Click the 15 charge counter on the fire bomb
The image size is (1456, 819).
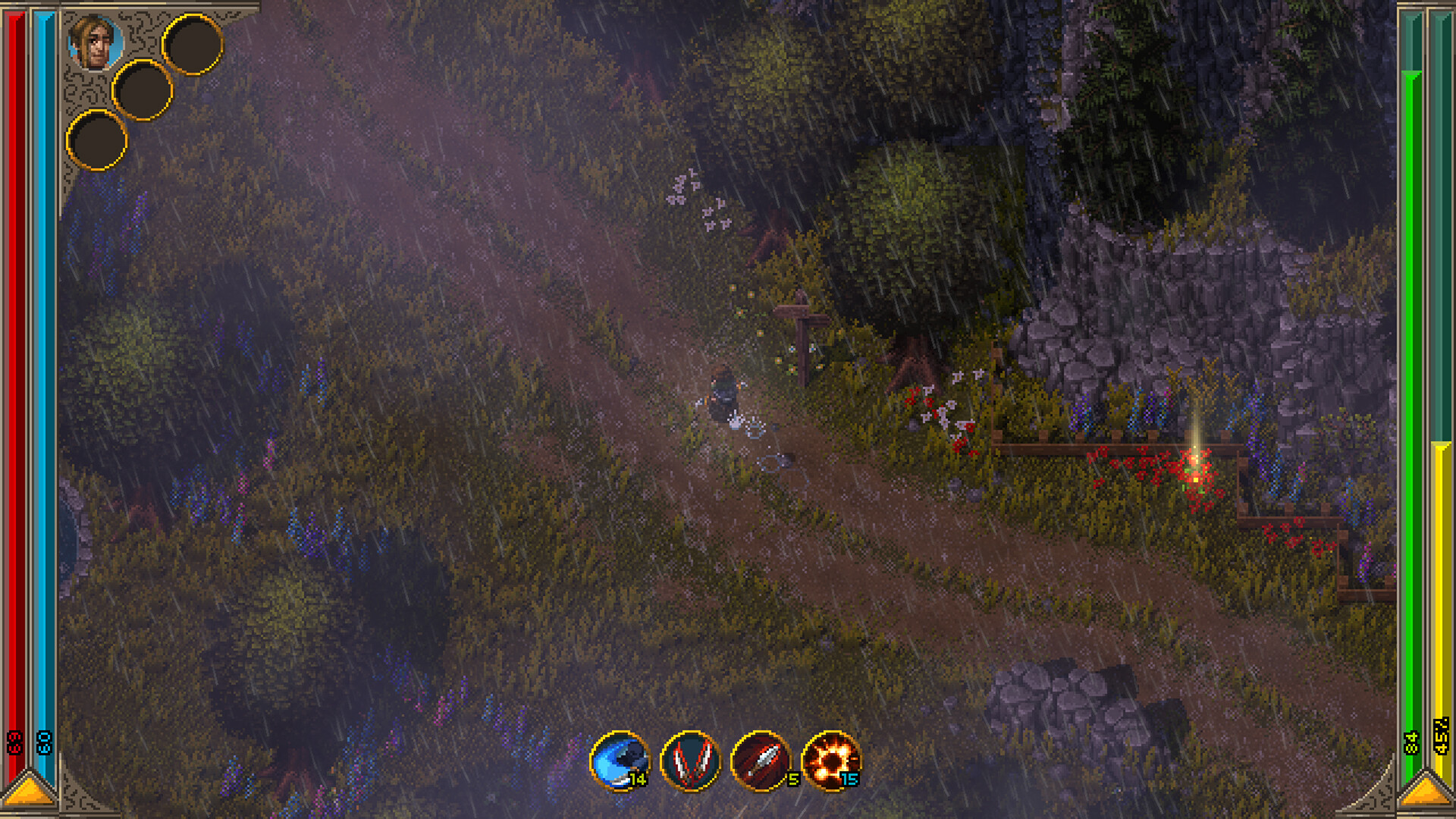tap(848, 778)
